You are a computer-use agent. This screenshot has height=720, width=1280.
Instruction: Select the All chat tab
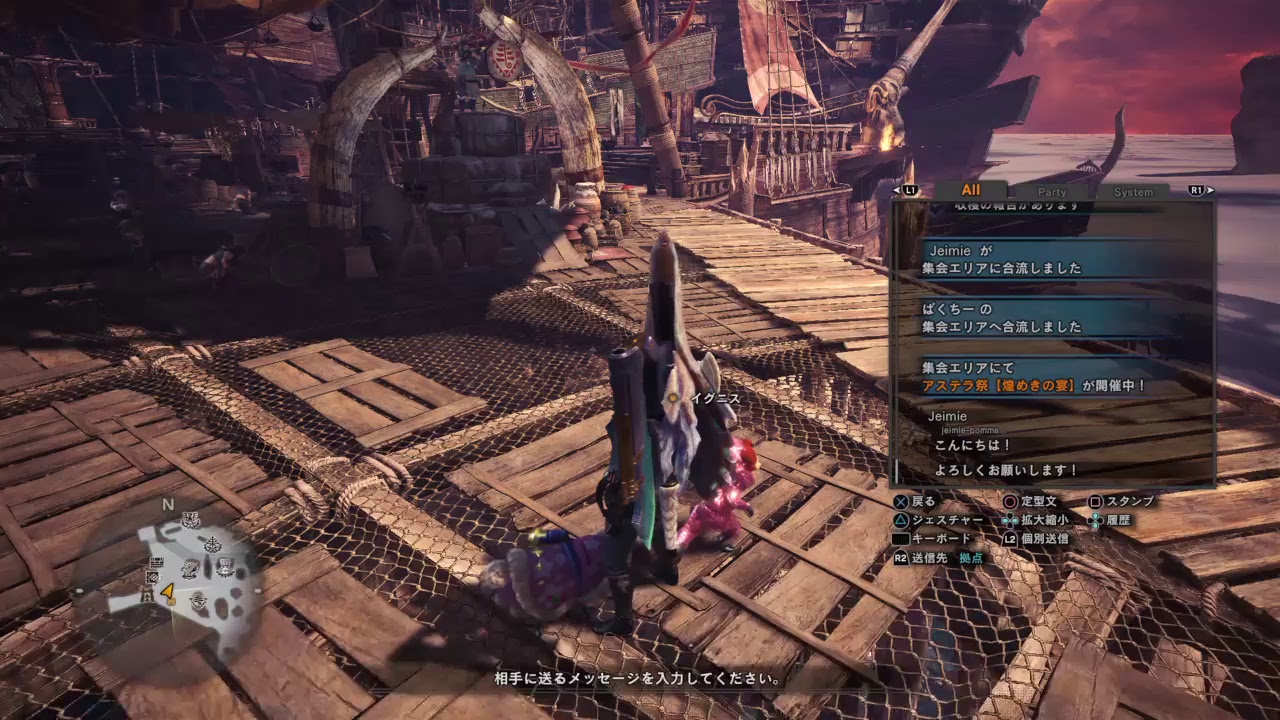(970, 190)
